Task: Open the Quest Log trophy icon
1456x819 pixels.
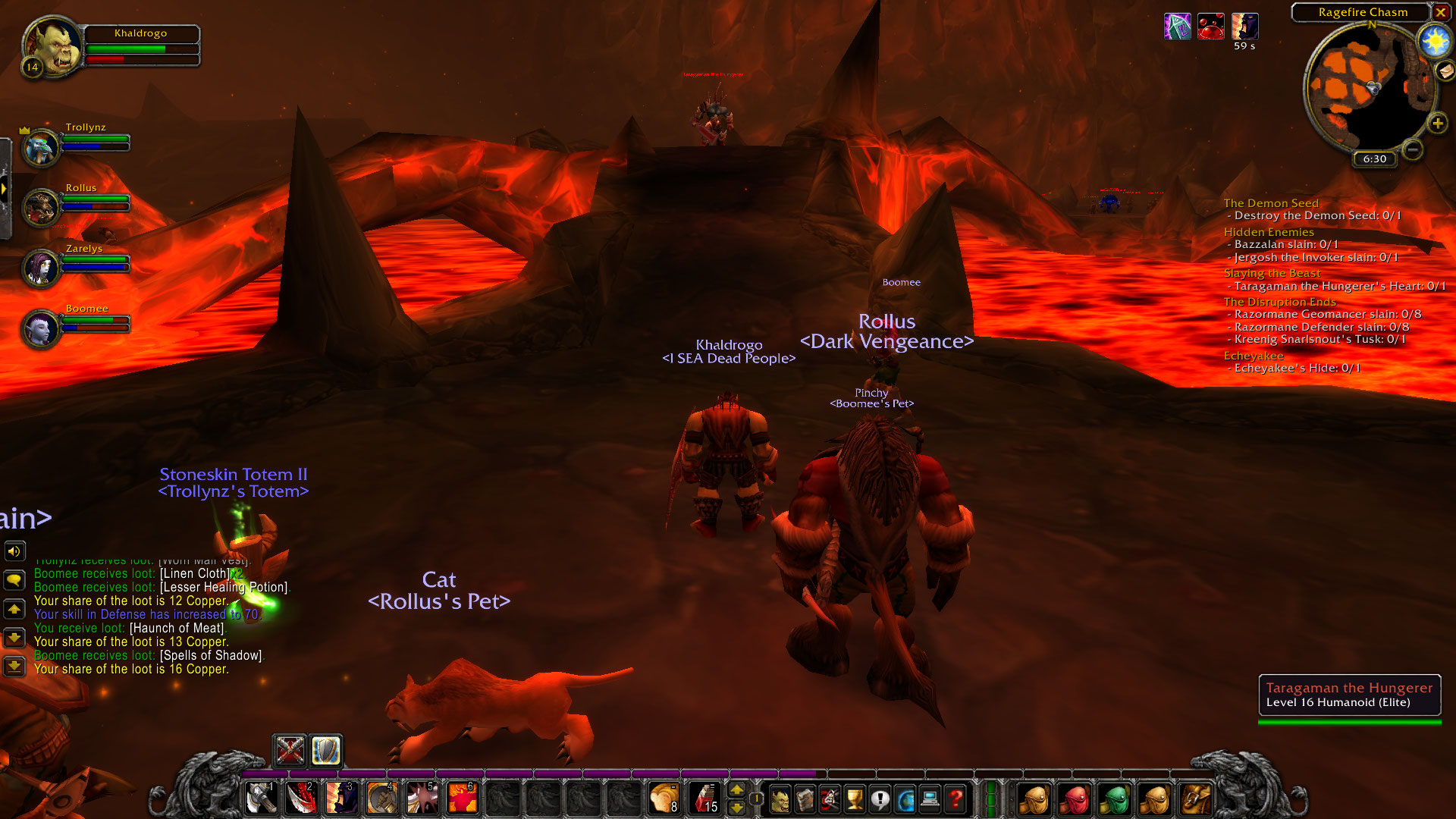Action: coord(854,799)
